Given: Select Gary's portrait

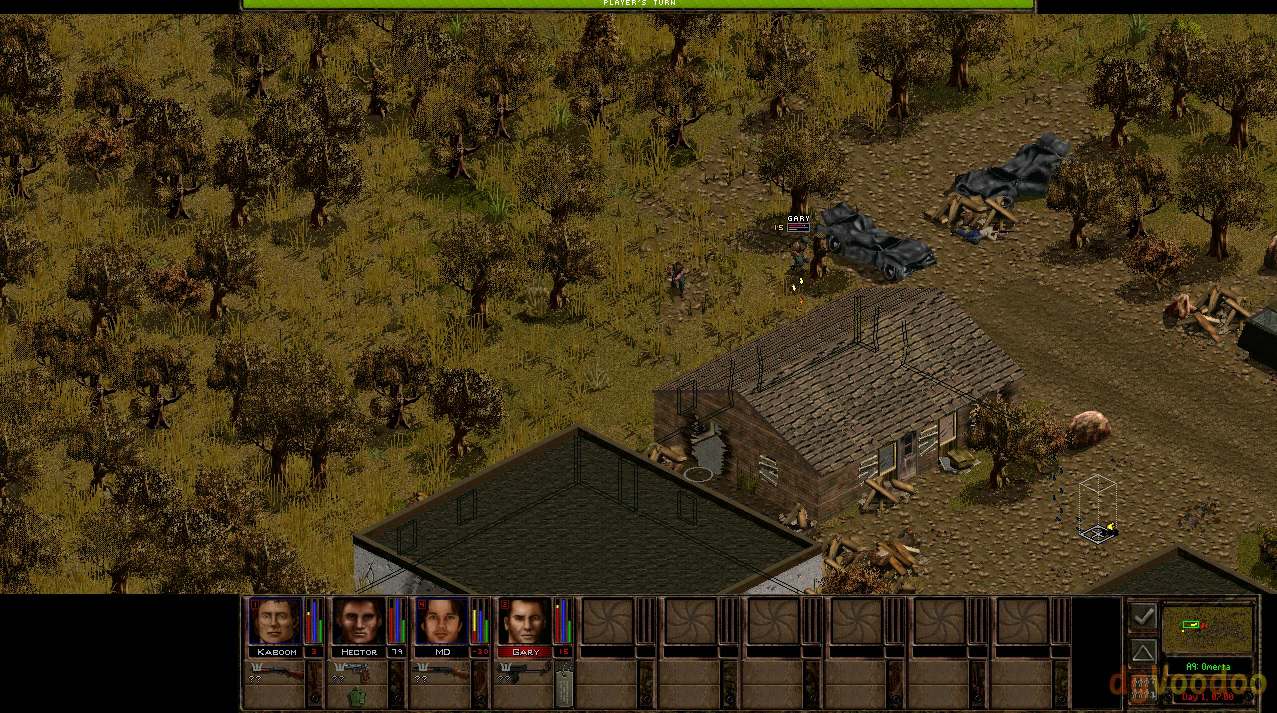Looking at the screenshot, I should pyautogui.click(x=524, y=621).
